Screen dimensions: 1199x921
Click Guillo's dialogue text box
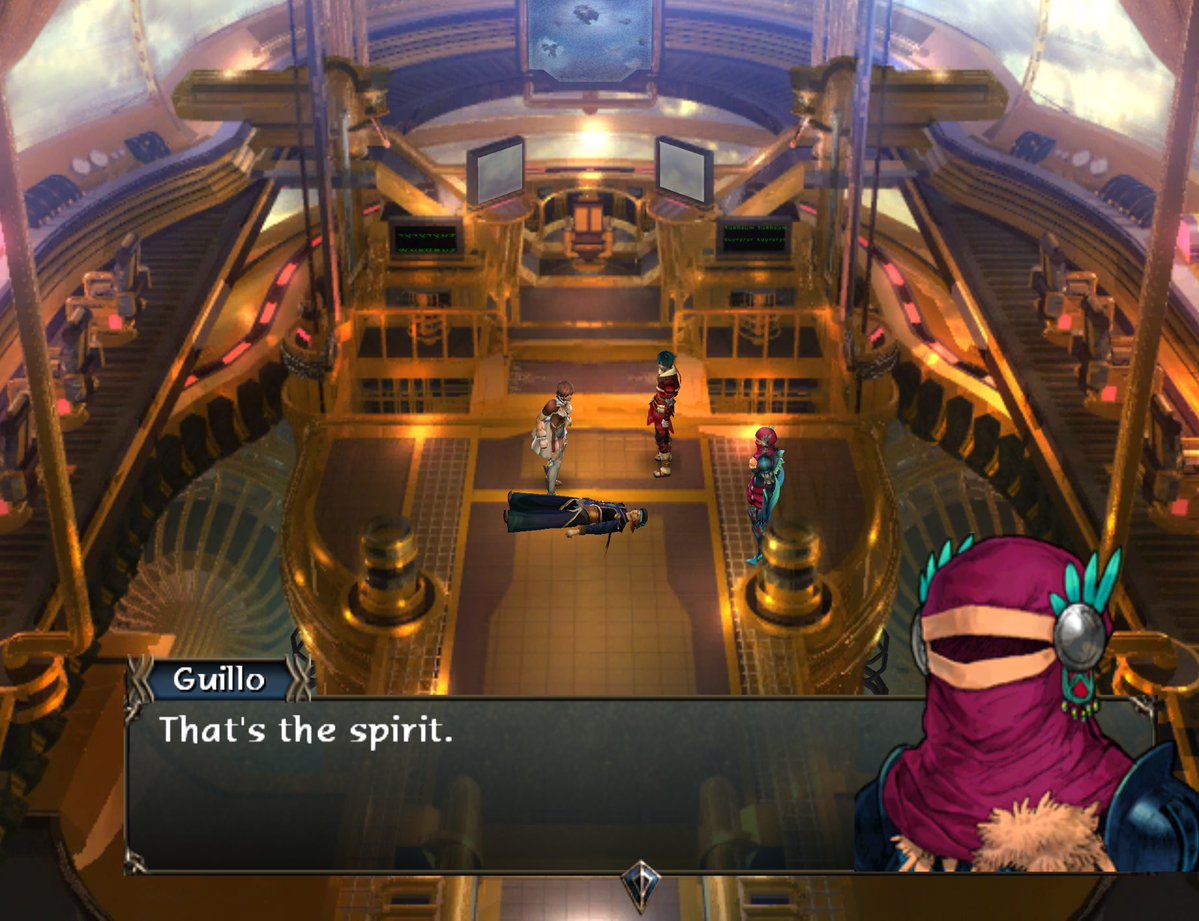click(x=500, y=780)
